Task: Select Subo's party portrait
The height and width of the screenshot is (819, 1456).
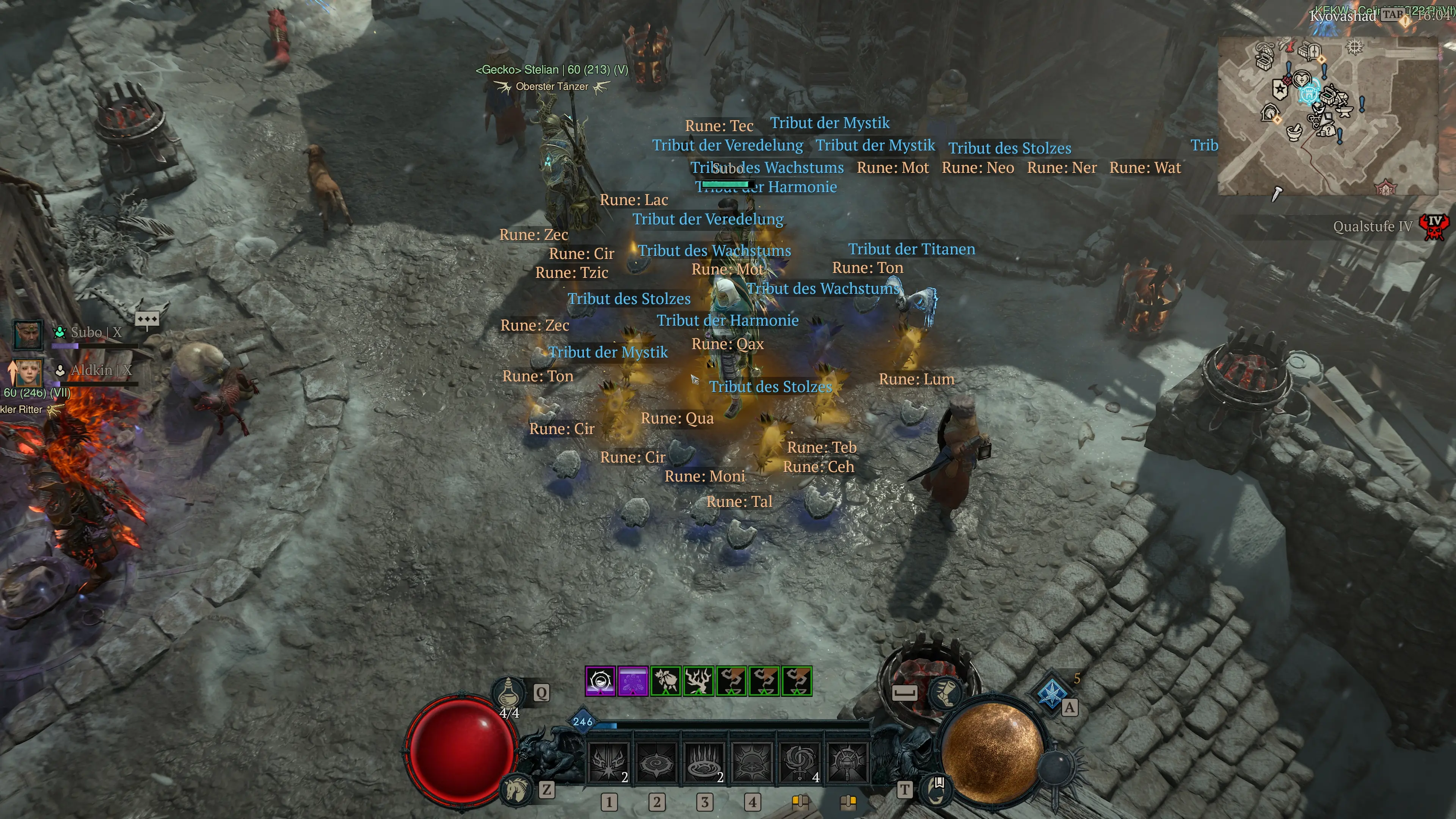Action: click(x=28, y=334)
